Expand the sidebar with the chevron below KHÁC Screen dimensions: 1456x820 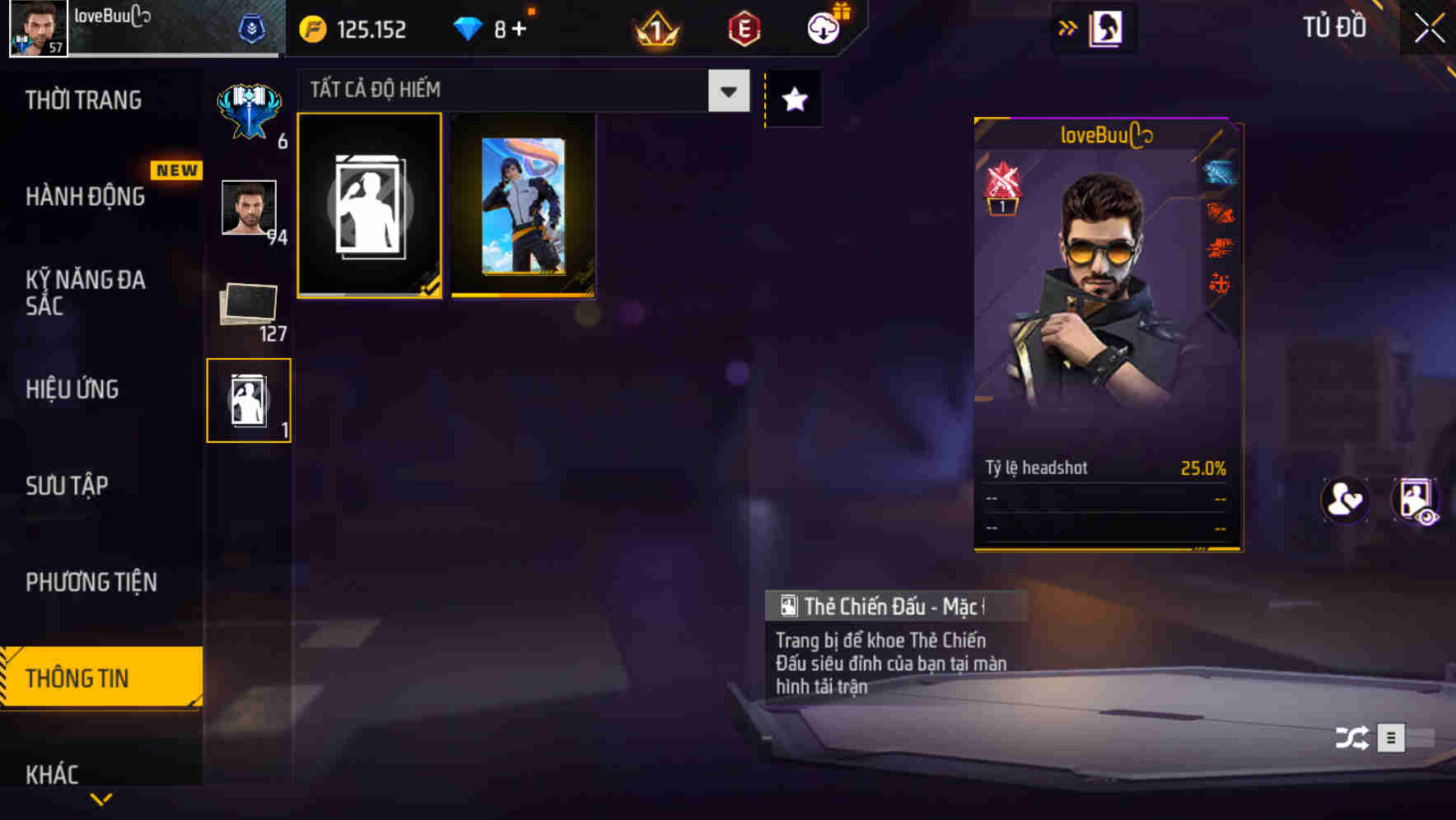[x=101, y=799]
